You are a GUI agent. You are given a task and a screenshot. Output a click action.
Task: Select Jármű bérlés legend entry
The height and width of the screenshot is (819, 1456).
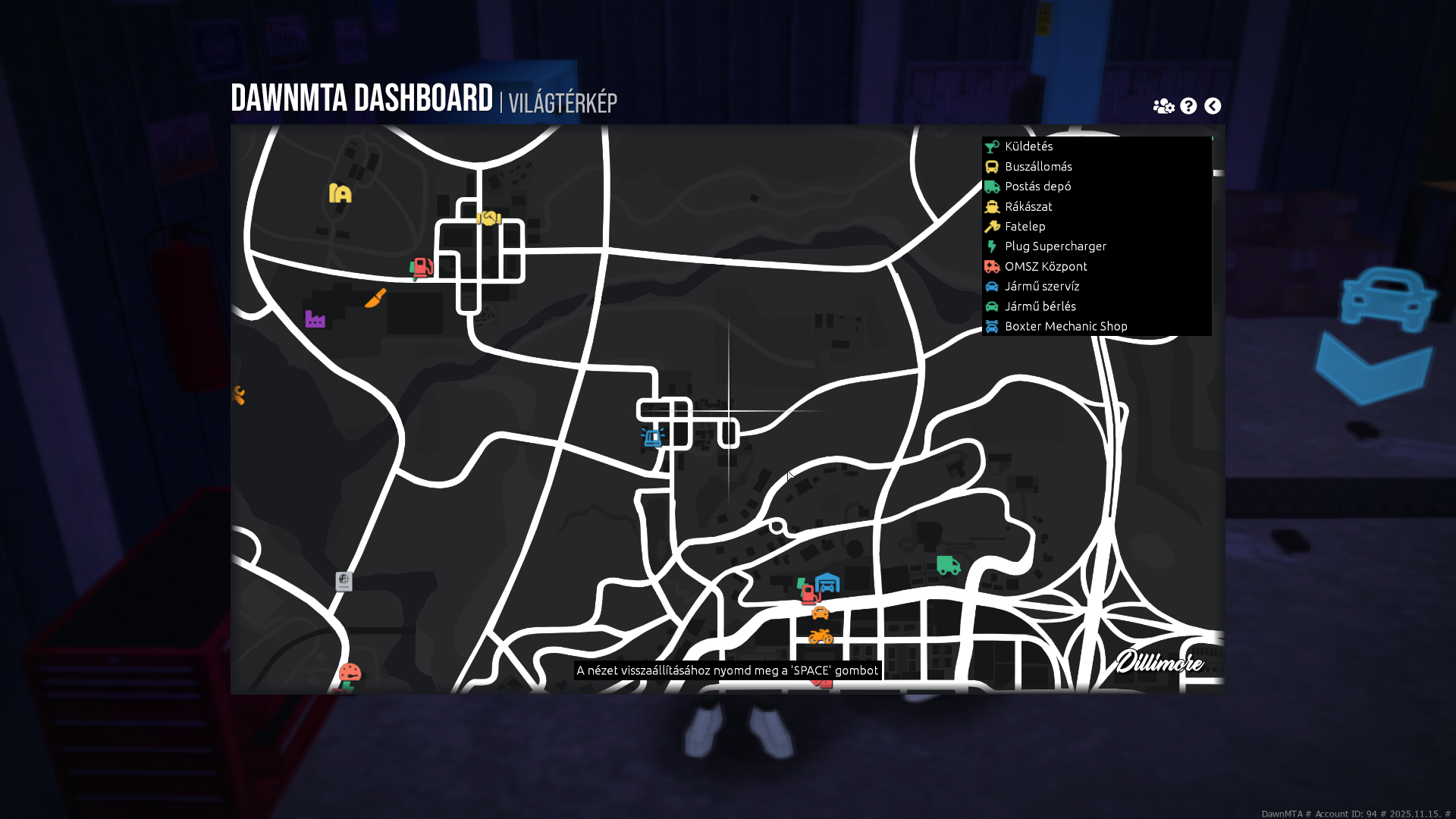(1040, 306)
